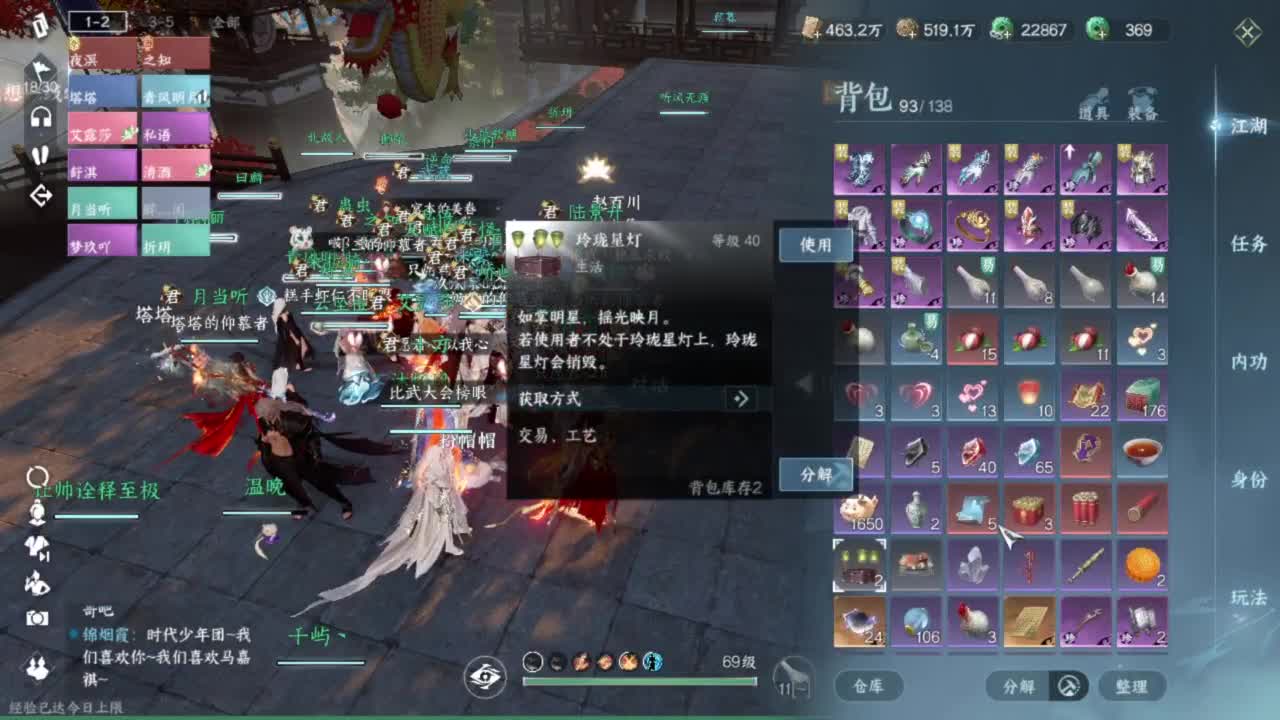
Task: Click the headset voice icon on left sidebar
Action: [41, 118]
